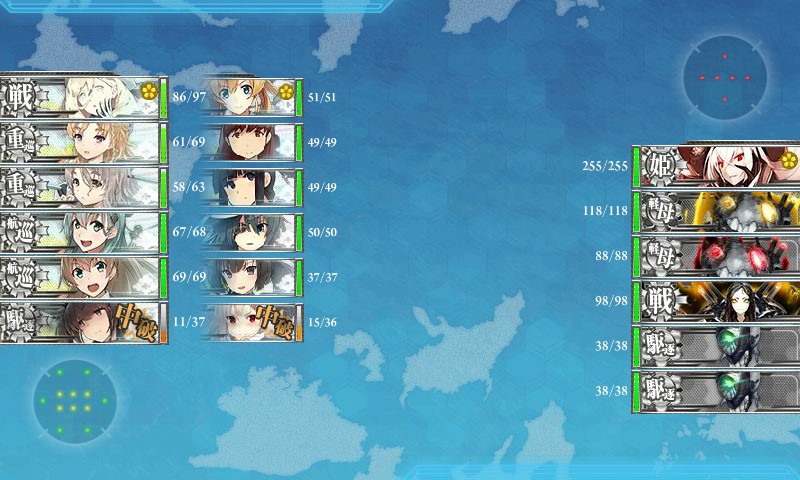
Task: Choose the escort flagship card with 51/51 HP
Action: point(250,98)
